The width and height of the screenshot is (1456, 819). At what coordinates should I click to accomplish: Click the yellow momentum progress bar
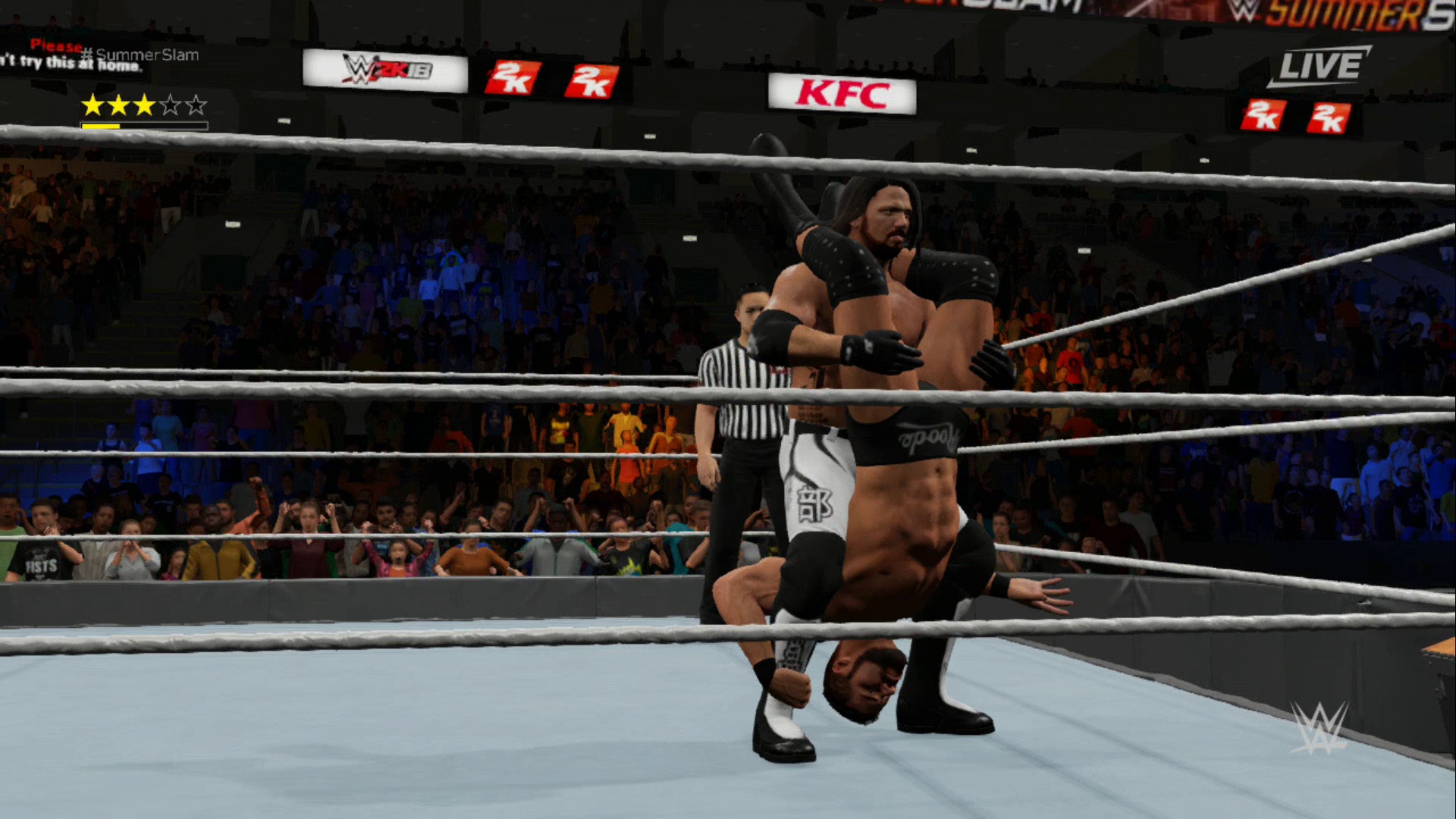(102, 124)
